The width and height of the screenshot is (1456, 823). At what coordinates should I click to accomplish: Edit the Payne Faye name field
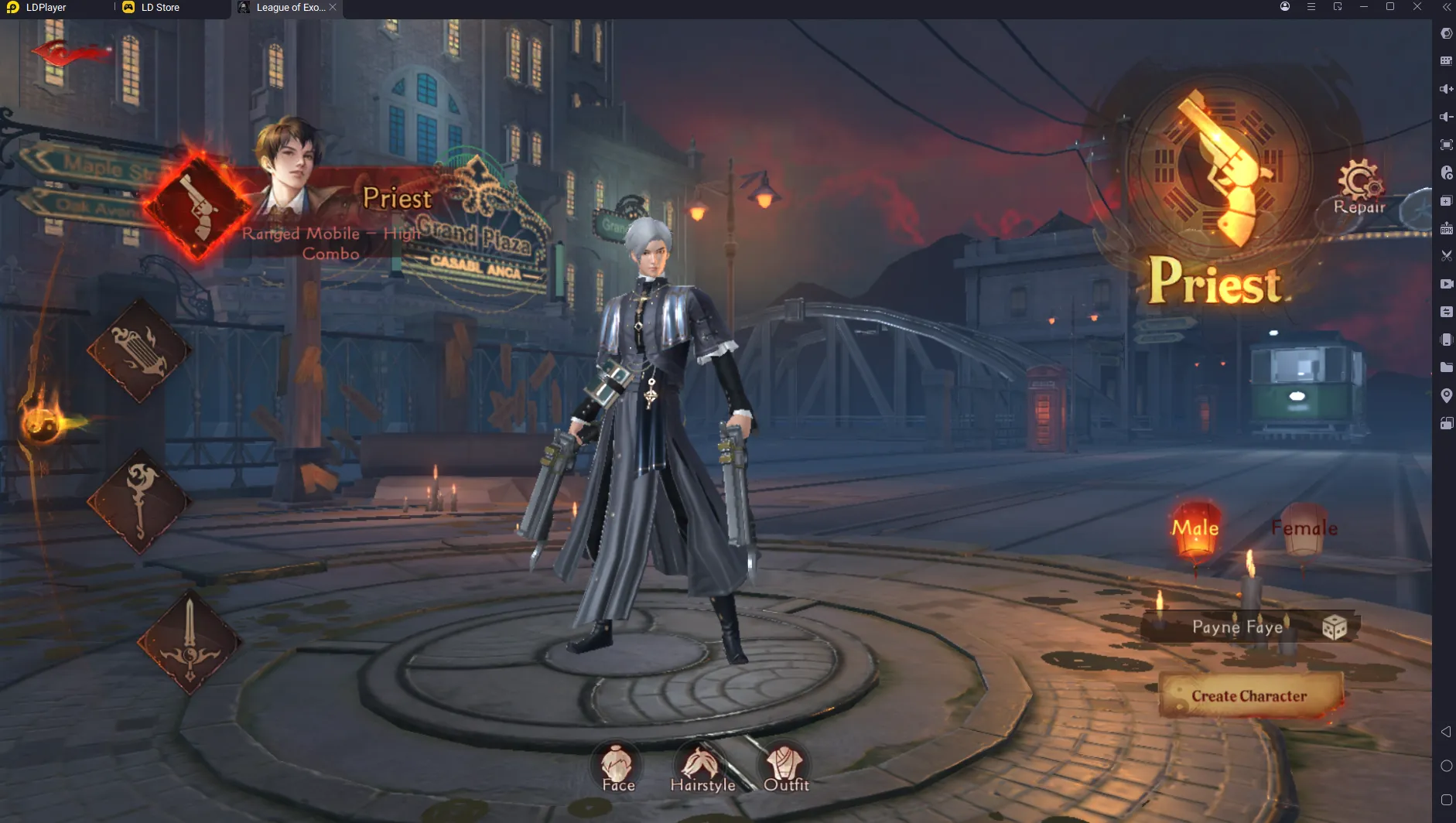click(1237, 627)
